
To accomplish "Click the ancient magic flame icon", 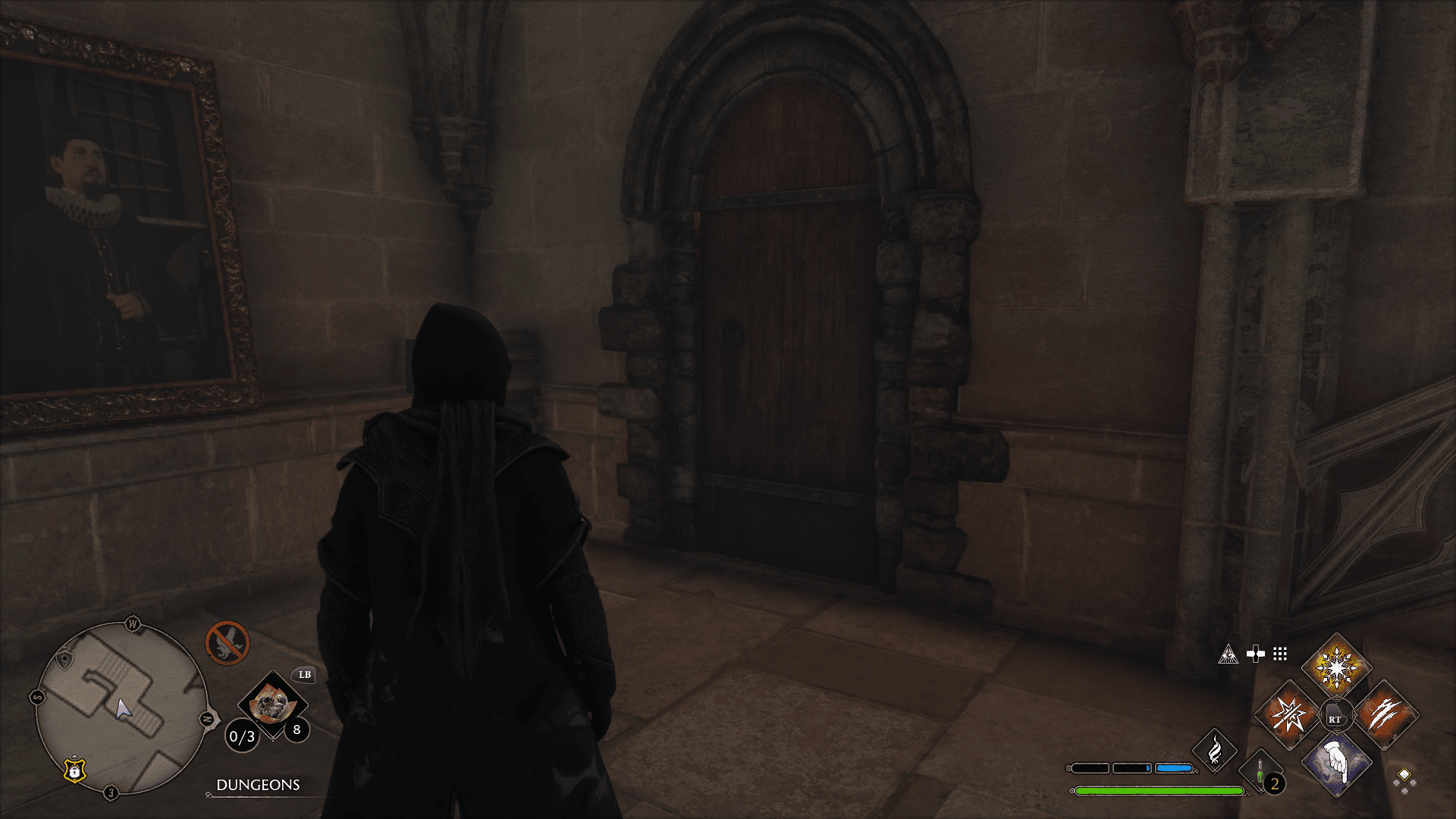I will coord(1216,751).
